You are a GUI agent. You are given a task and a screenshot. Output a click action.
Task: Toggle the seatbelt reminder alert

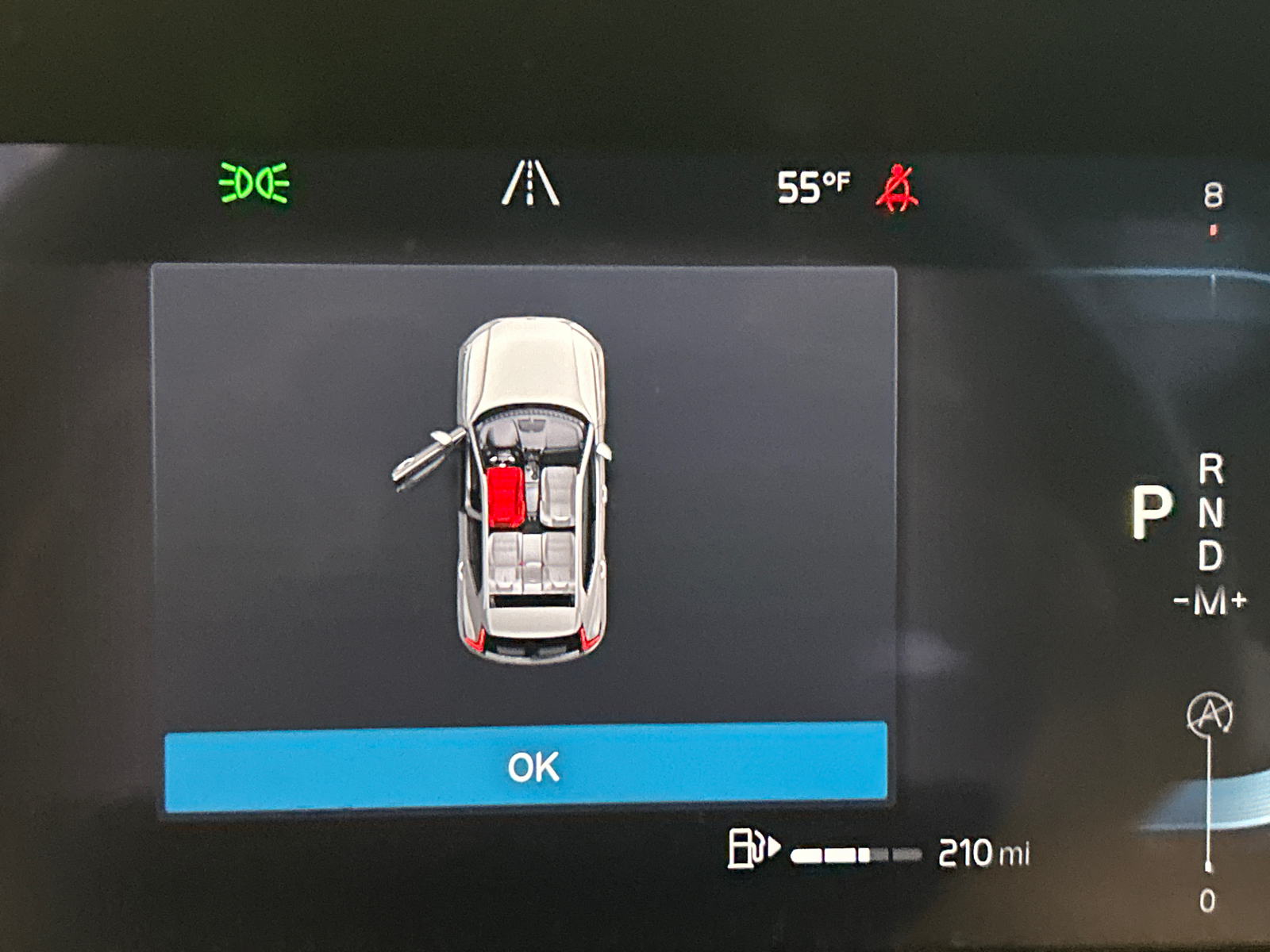pos(898,187)
